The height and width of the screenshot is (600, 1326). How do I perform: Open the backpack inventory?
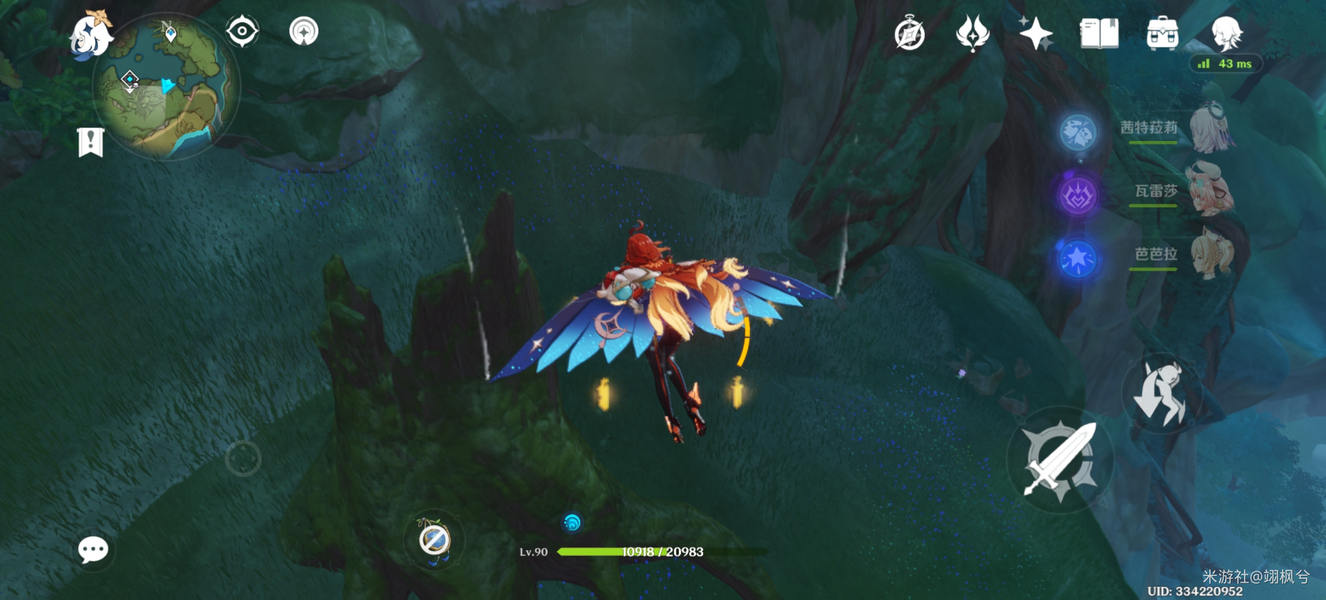(x=1162, y=34)
